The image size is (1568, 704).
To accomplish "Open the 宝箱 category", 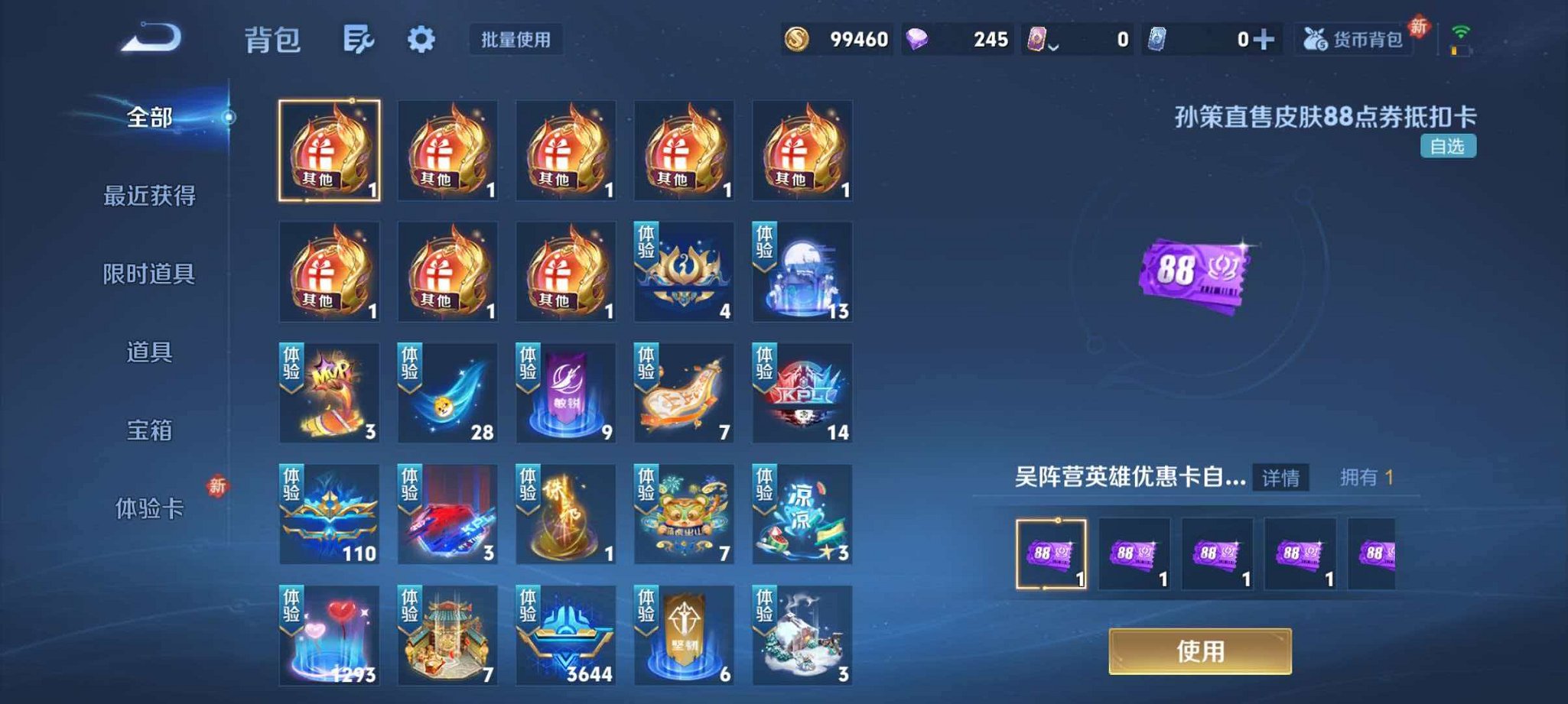I will coord(151,432).
